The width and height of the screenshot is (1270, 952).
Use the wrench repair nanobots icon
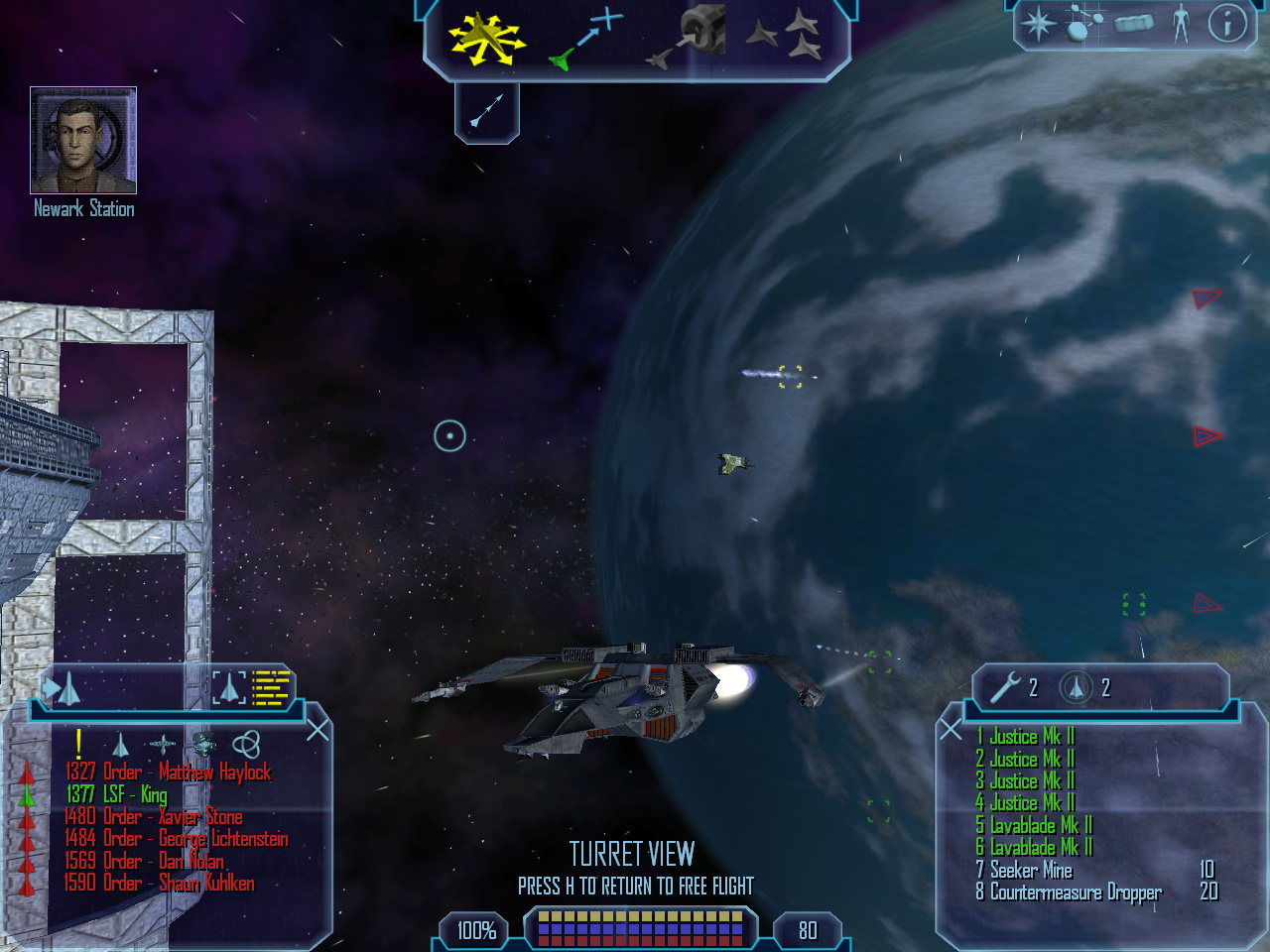click(x=1005, y=687)
